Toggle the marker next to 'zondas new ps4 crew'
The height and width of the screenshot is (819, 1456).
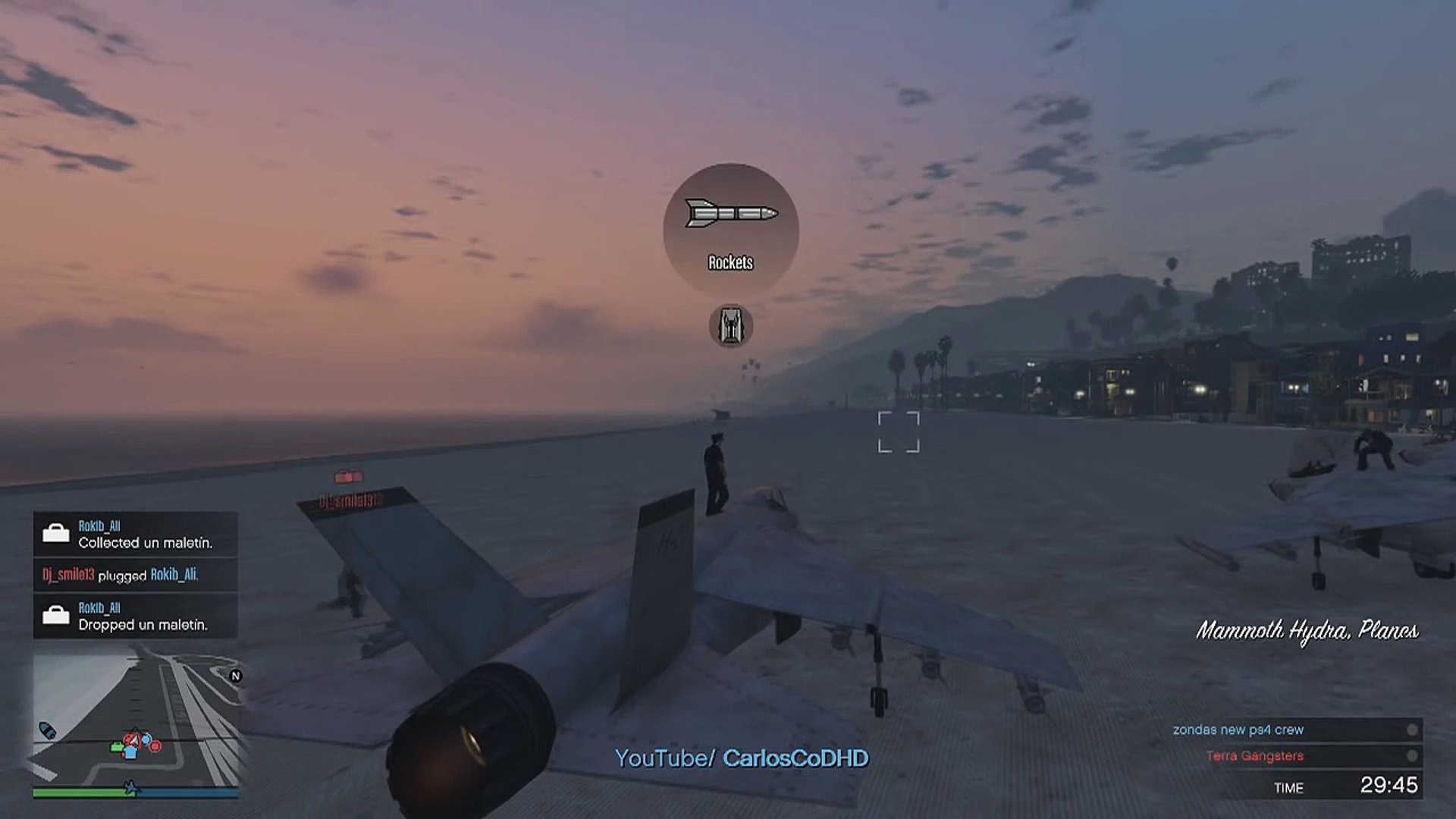pyautogui.click(x=1412, y=730)
